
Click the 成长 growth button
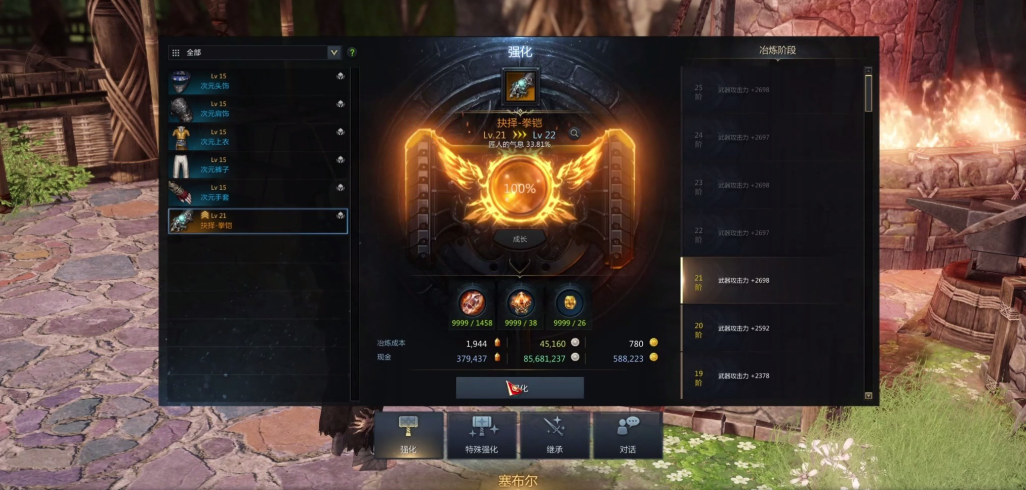click(519, 238)
